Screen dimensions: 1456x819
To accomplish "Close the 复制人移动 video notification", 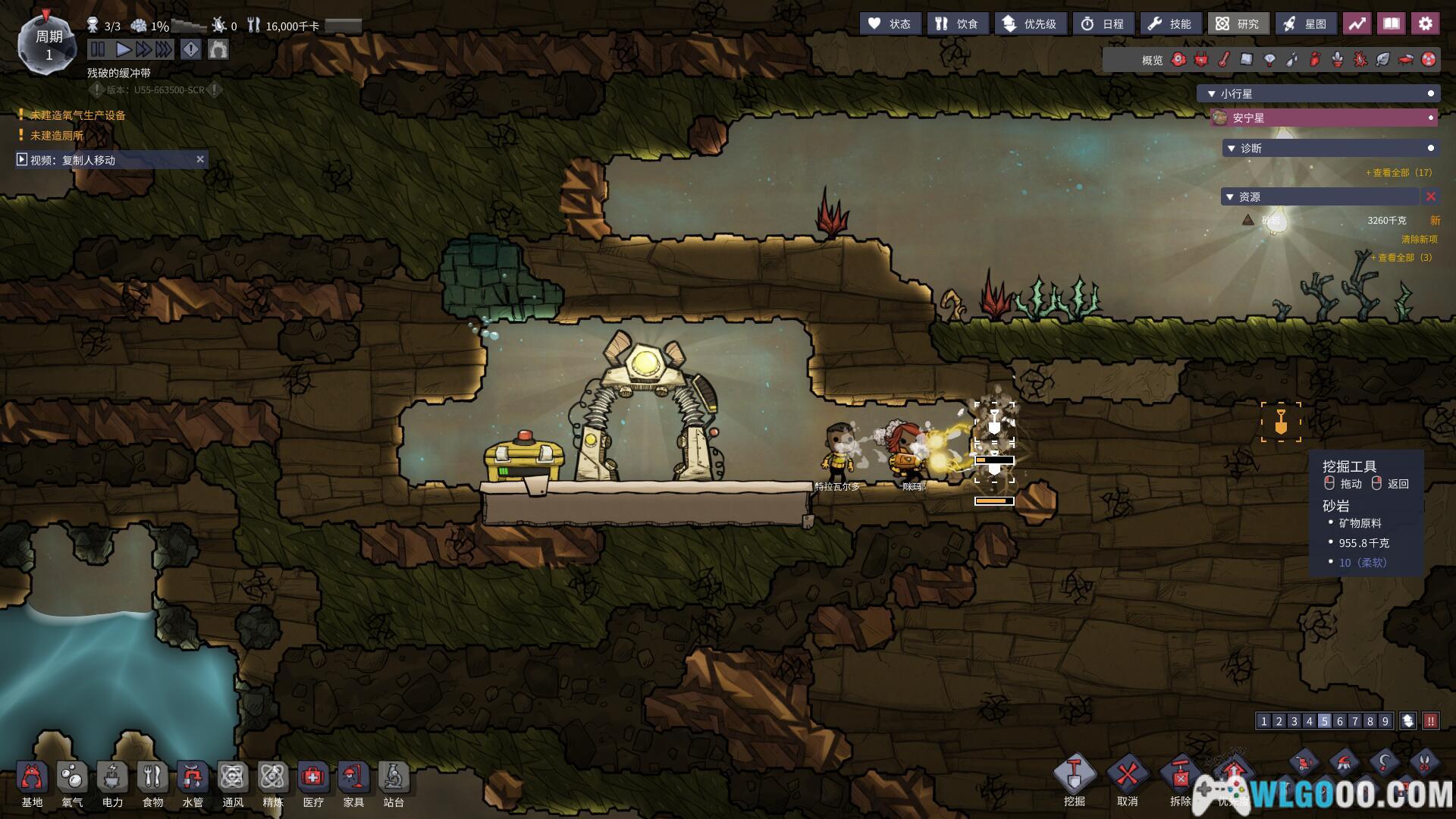I will (x=200, y=159).
